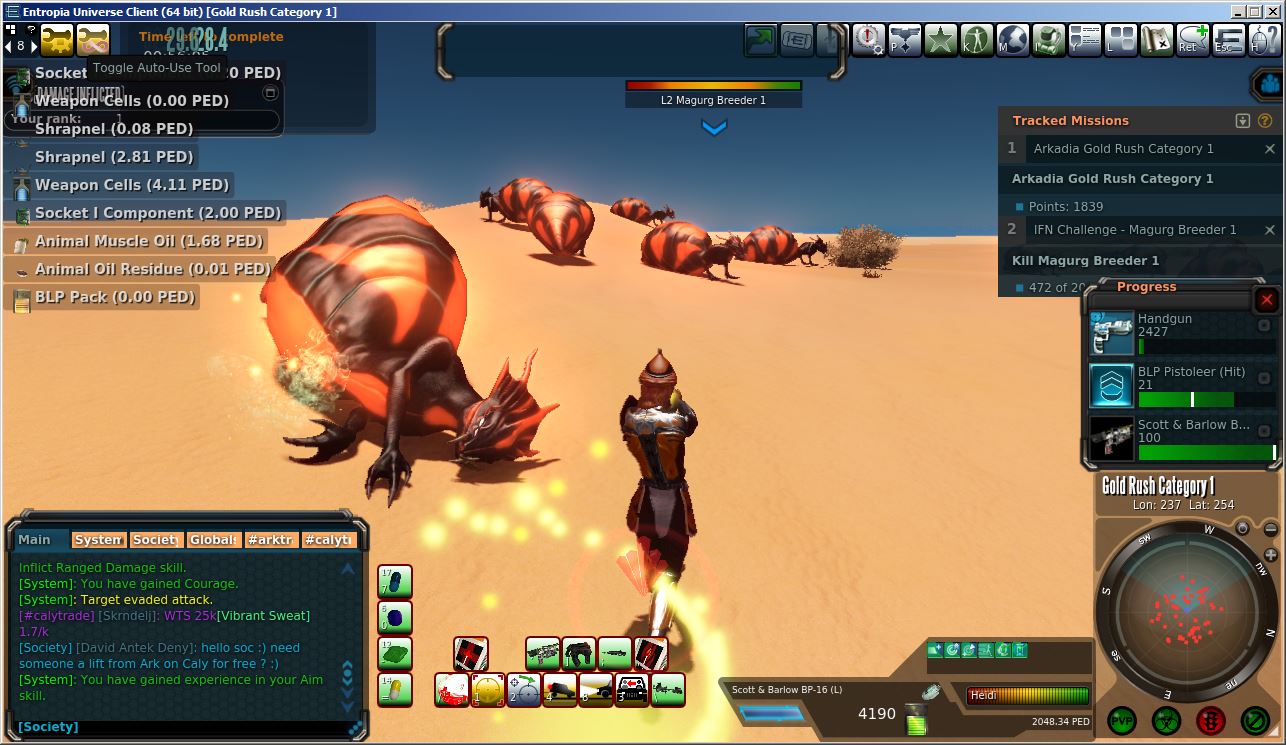Toggle the Auto-Use Tool button
This screenshot has height=745, width=1286.
[x=93, y=41]
